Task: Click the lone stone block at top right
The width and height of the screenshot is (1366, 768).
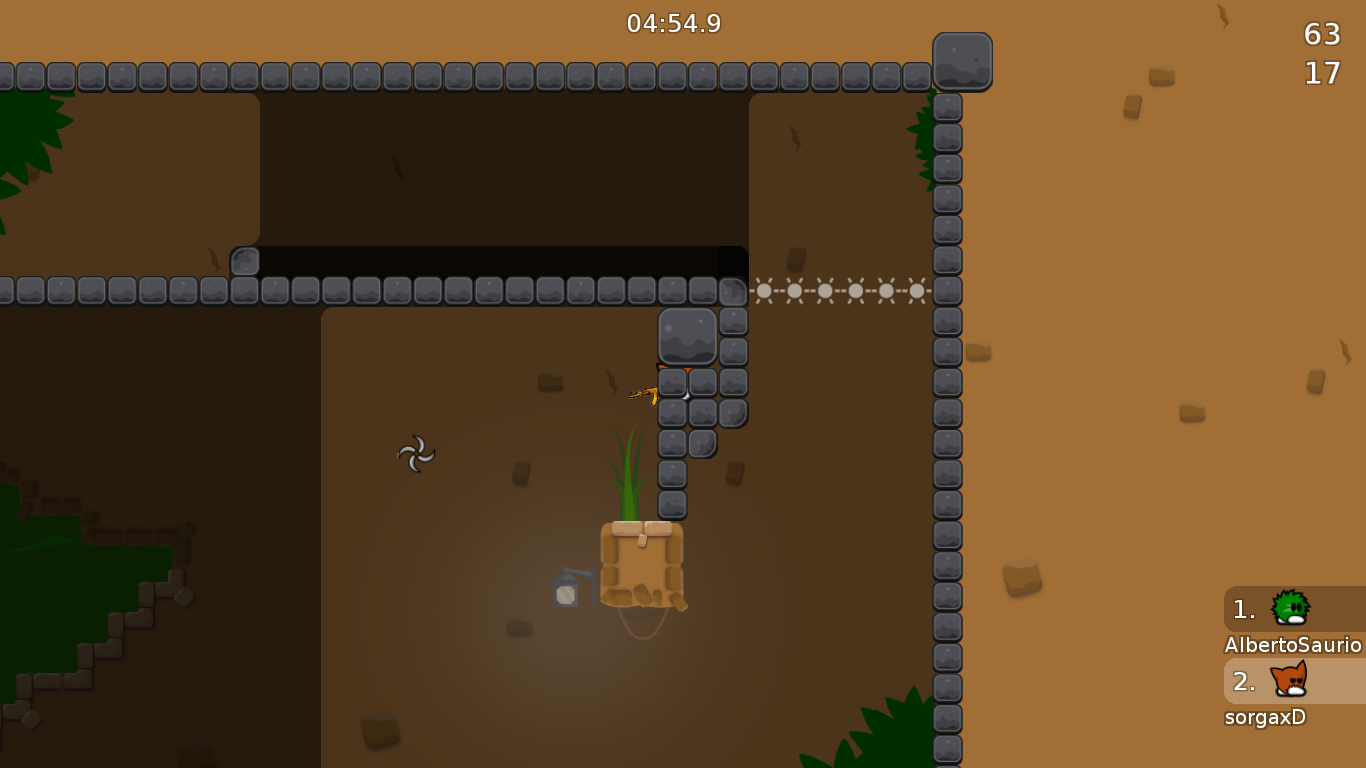Action: (x=962, y=62)
